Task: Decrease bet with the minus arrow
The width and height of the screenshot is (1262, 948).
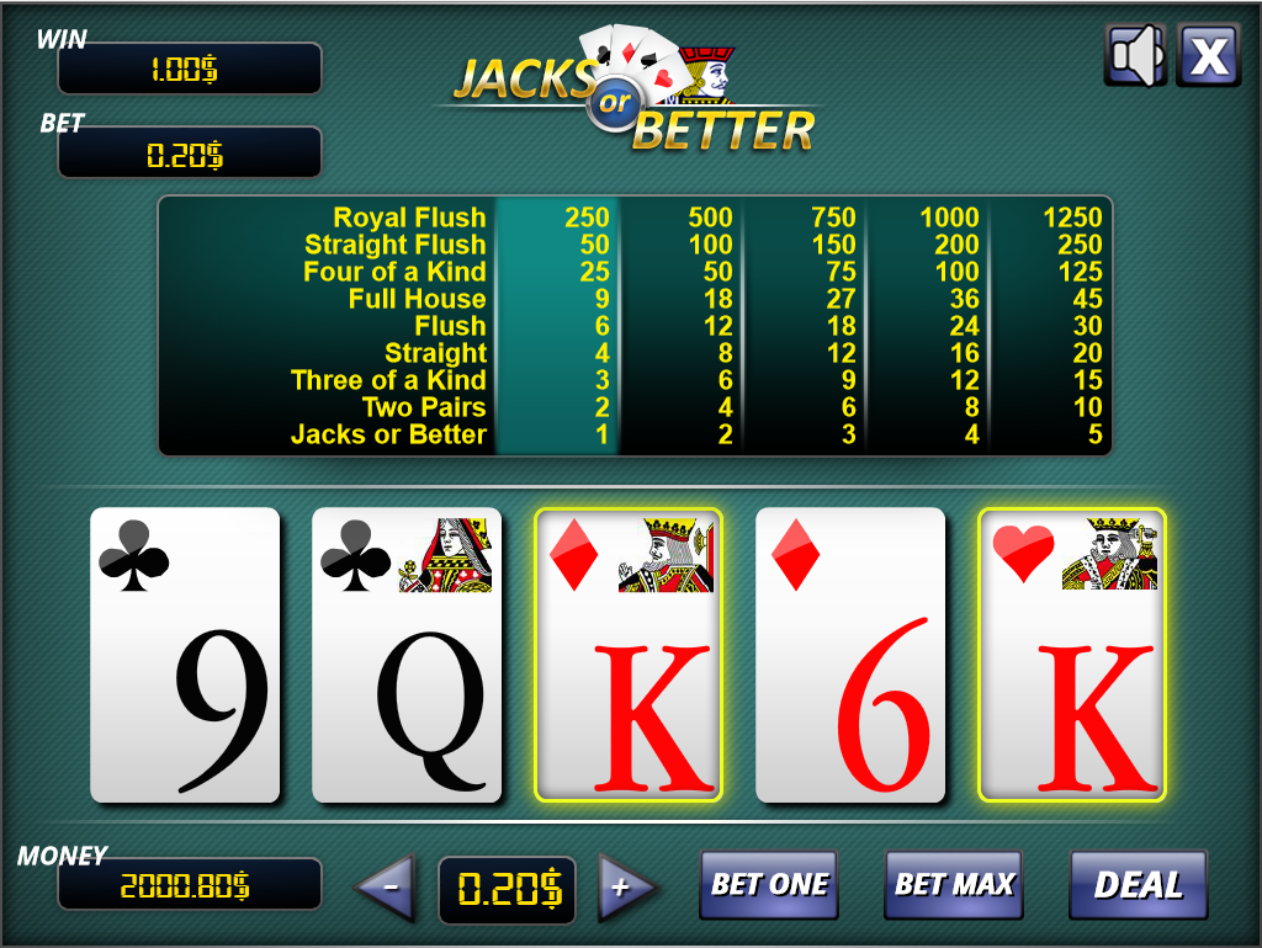Action: (388, 886)
